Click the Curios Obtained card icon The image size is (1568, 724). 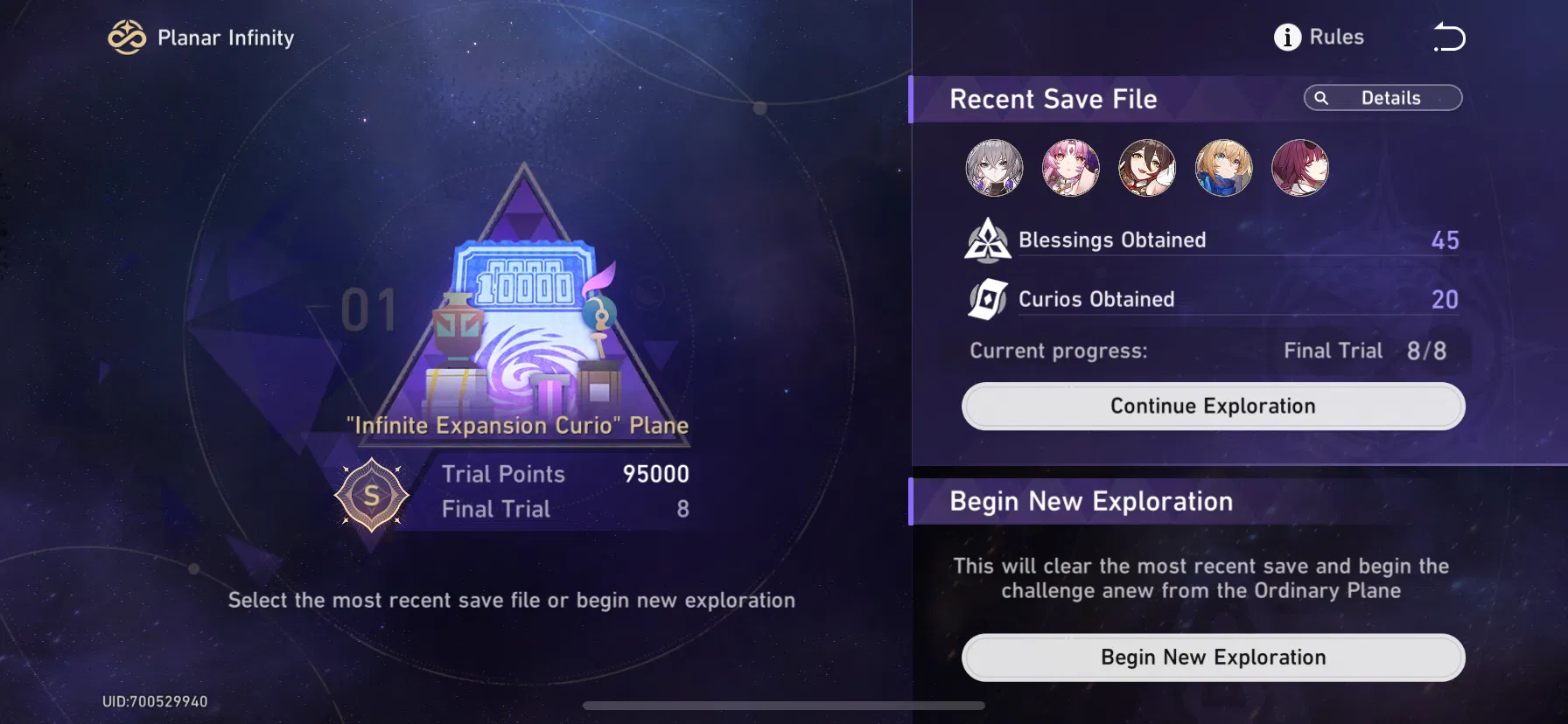pyautogui.click(x=987, y=298)
